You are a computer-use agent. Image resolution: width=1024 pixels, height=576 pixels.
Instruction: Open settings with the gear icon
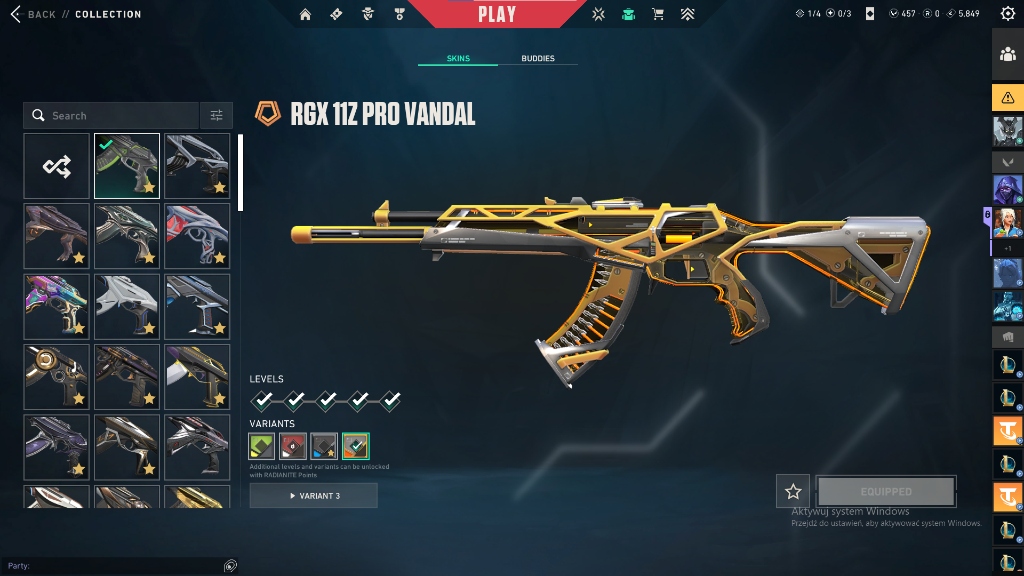(1007, 14)
